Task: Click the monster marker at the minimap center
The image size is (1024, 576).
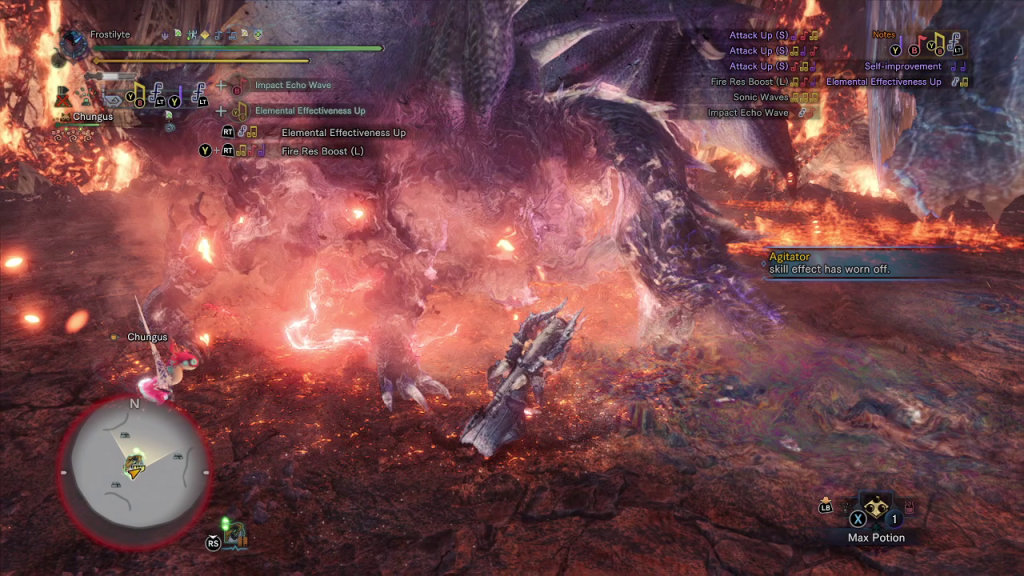Action: 132,465
